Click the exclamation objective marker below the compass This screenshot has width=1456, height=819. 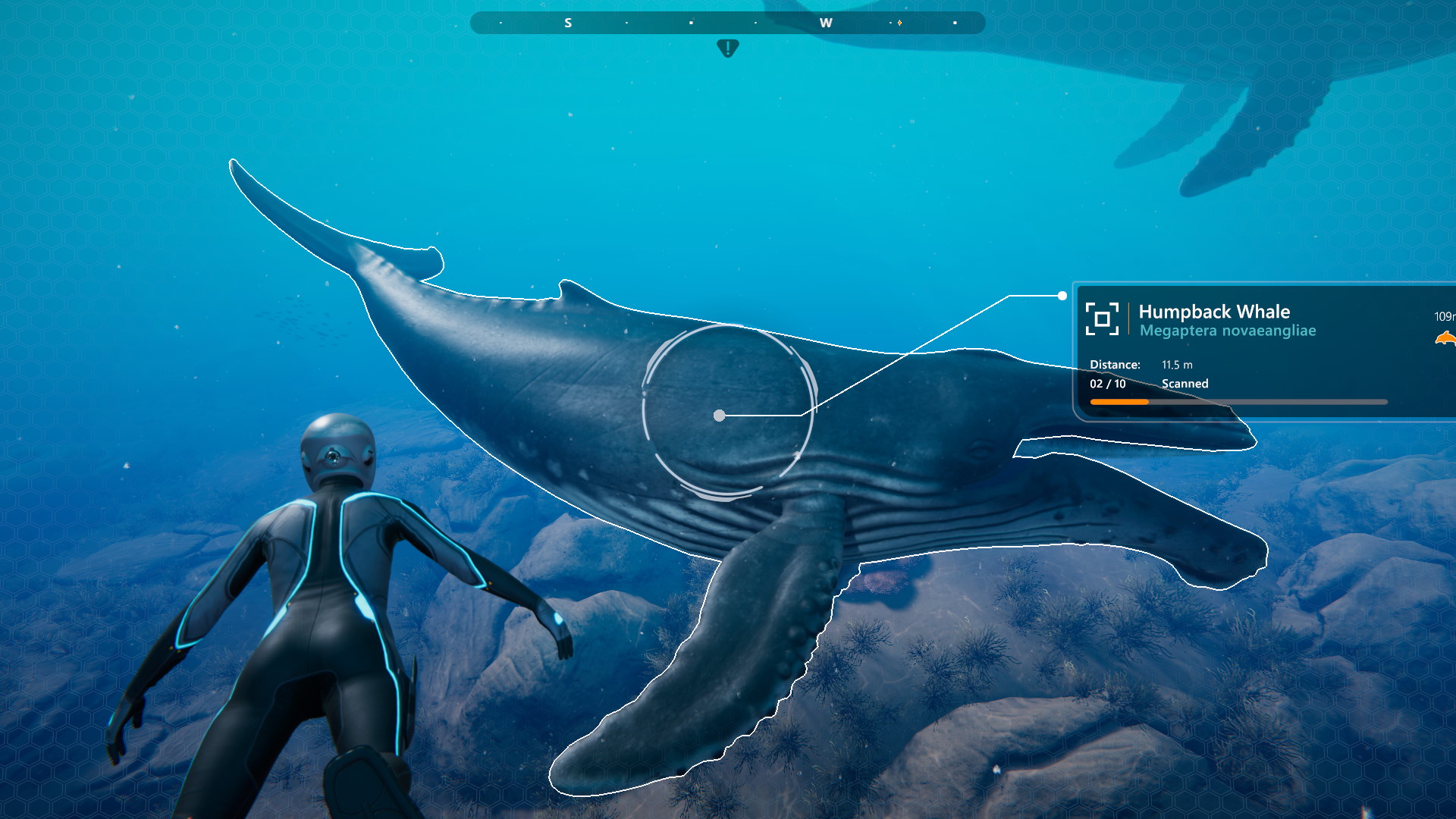coord(727,49)
